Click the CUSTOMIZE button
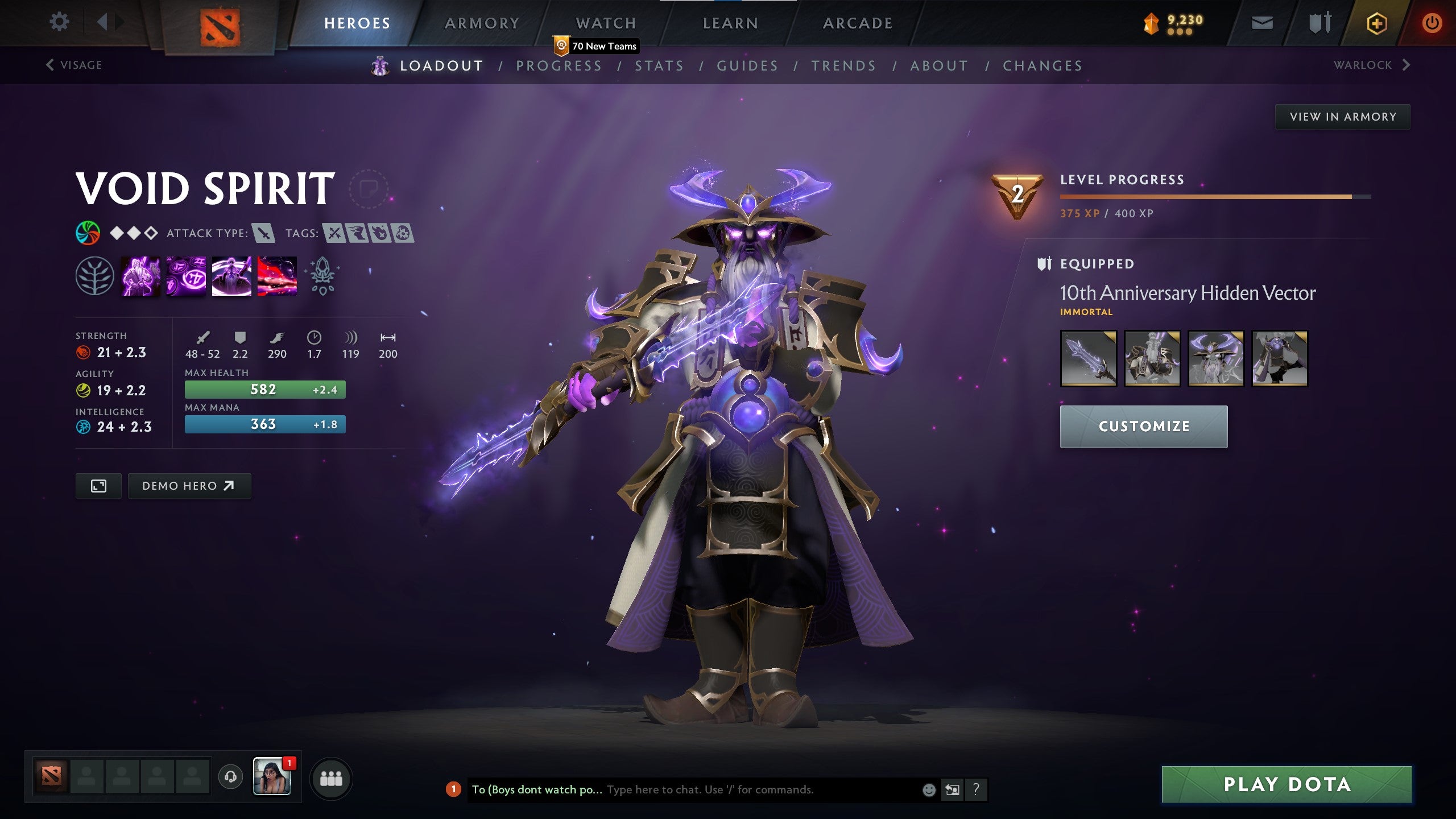Screen dimensions: 1456x819 click(1144, 426)
